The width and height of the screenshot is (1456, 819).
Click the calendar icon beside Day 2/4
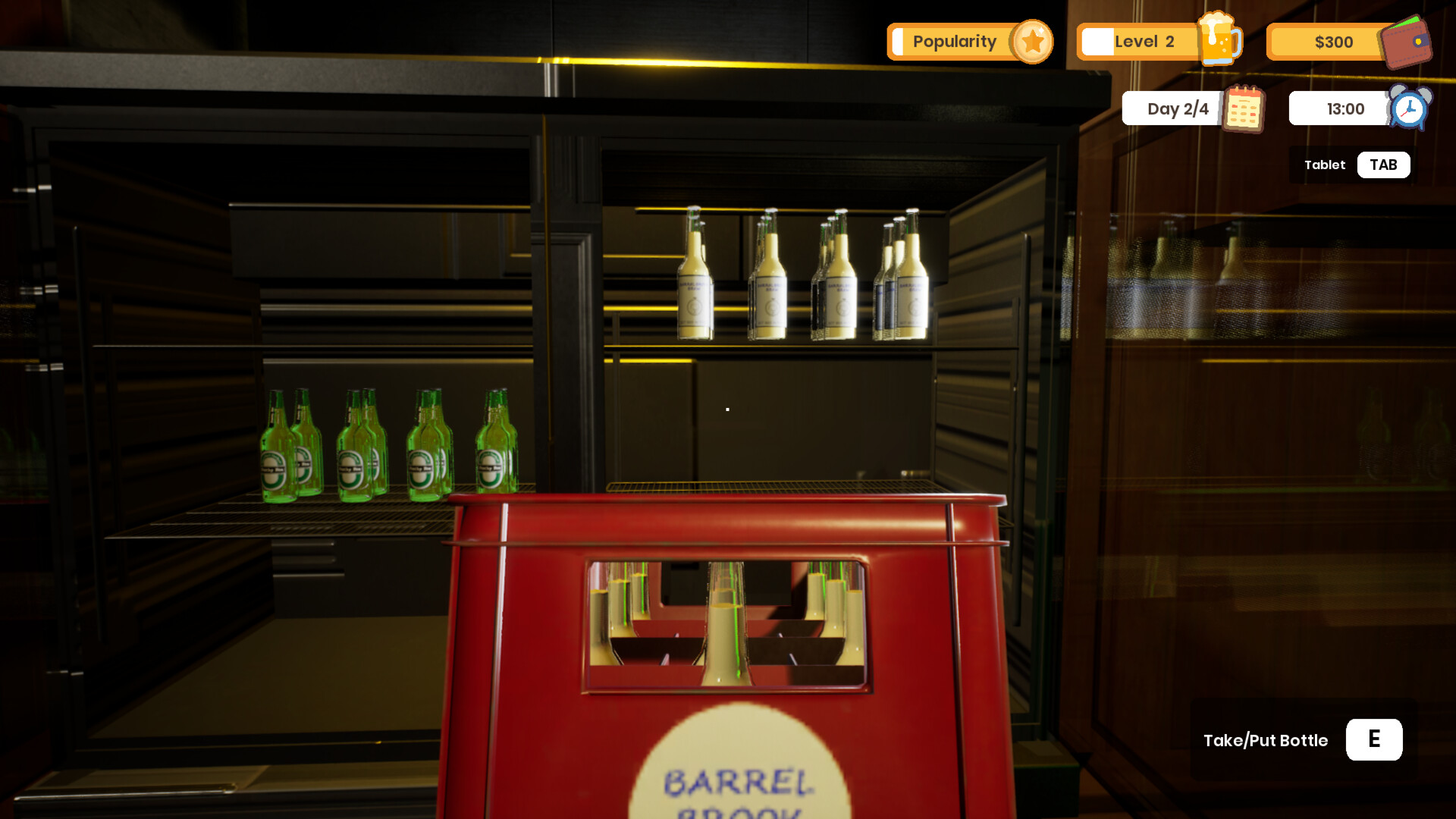coord(1244,108)
